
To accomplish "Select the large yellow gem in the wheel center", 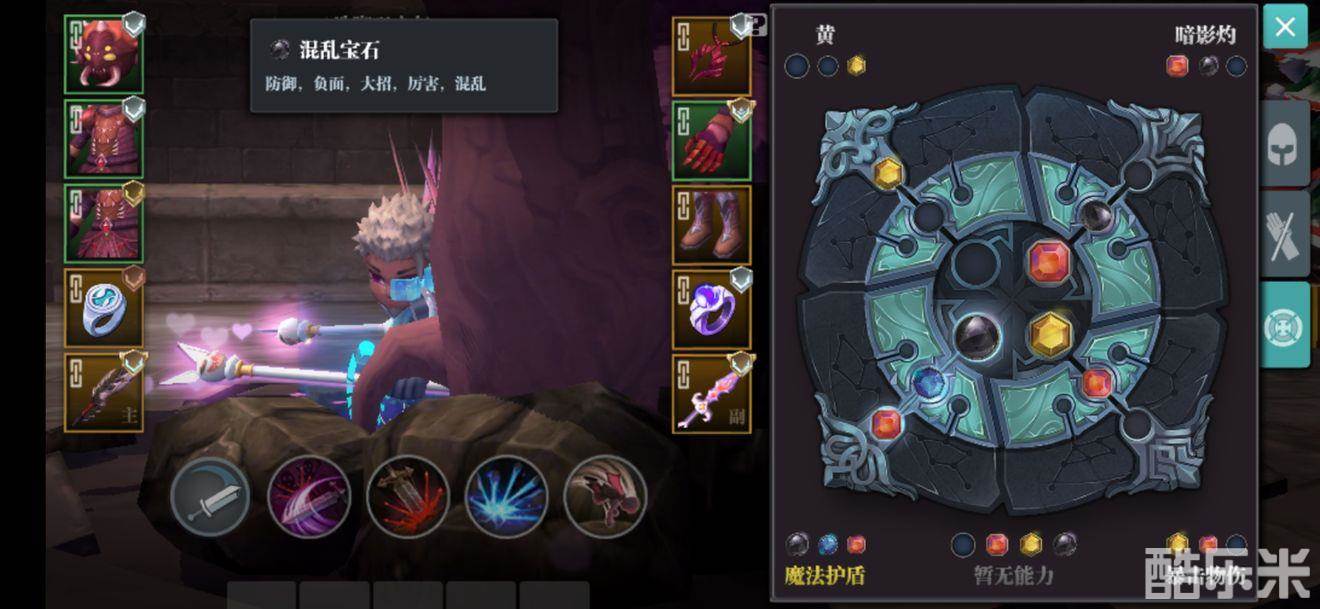I will (1050, 335).
